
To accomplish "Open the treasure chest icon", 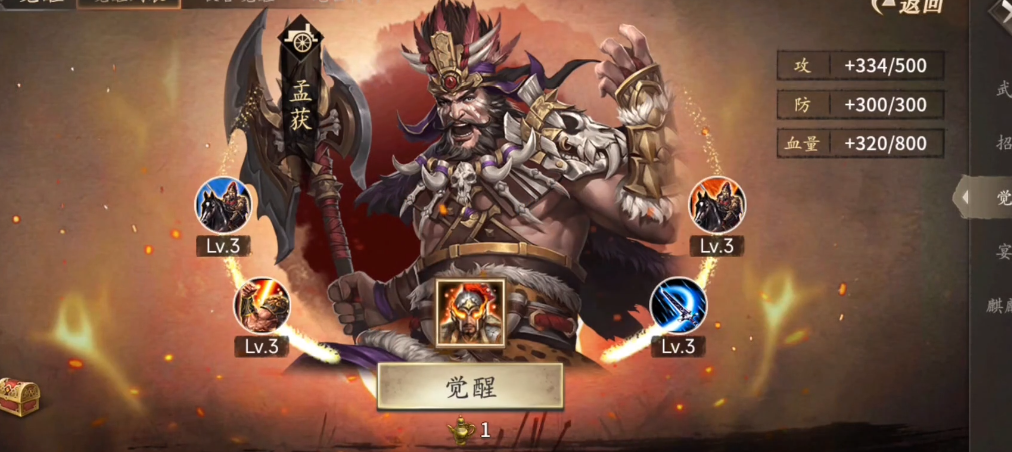I will point(18,397).
